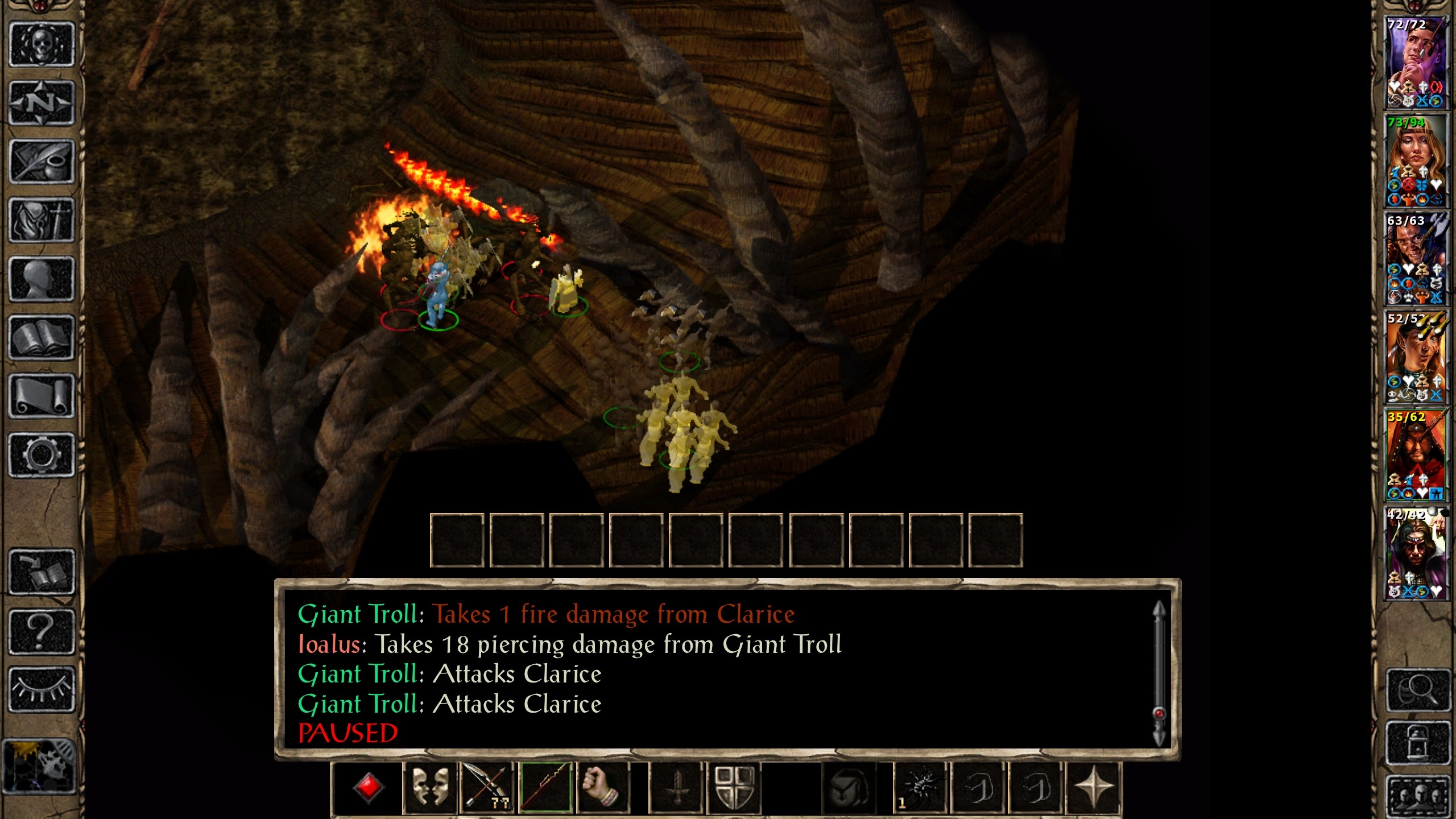This screenshot has height=819, width=1456.
Task: Open the priest scroll button
Action: [42, 396]
